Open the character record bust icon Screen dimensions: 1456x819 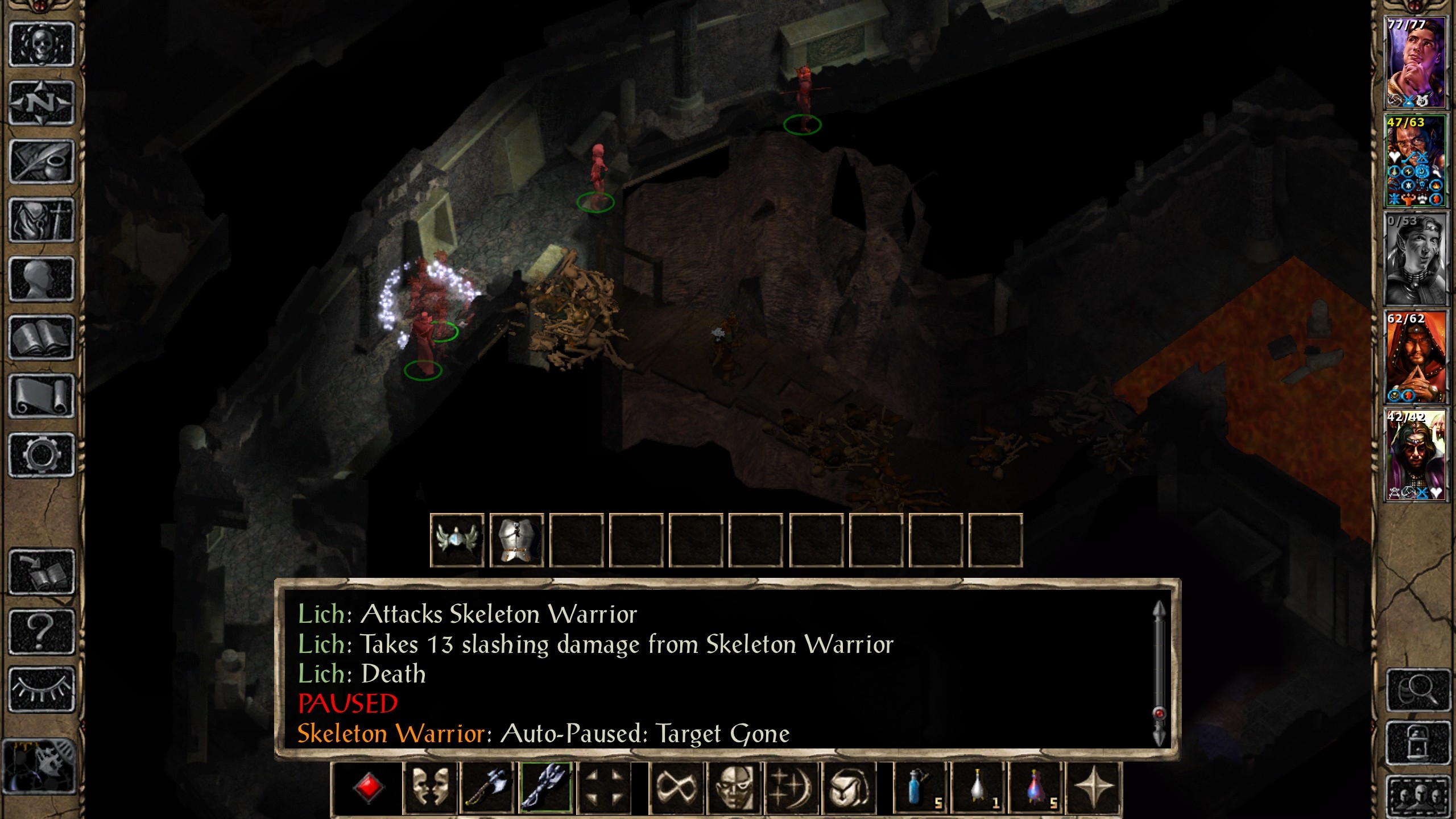(42, 279)
